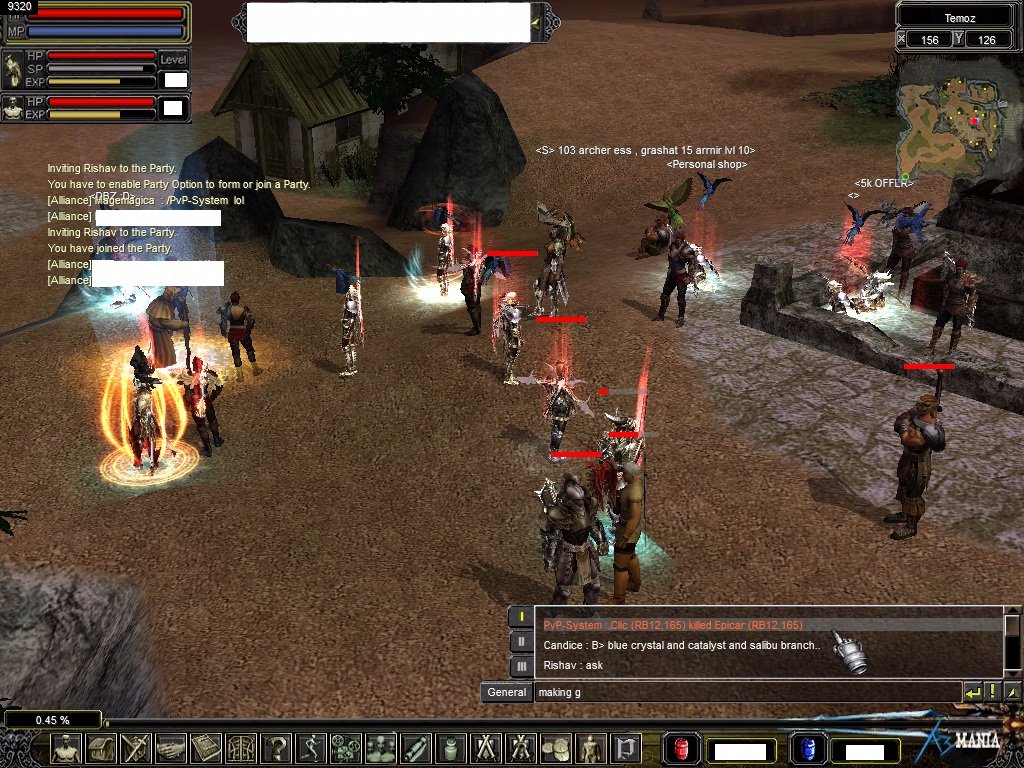The width and height of the screenshot is (1024, 768).
Task: Switch to chat tab I
Action: click(x=520, y=617)
